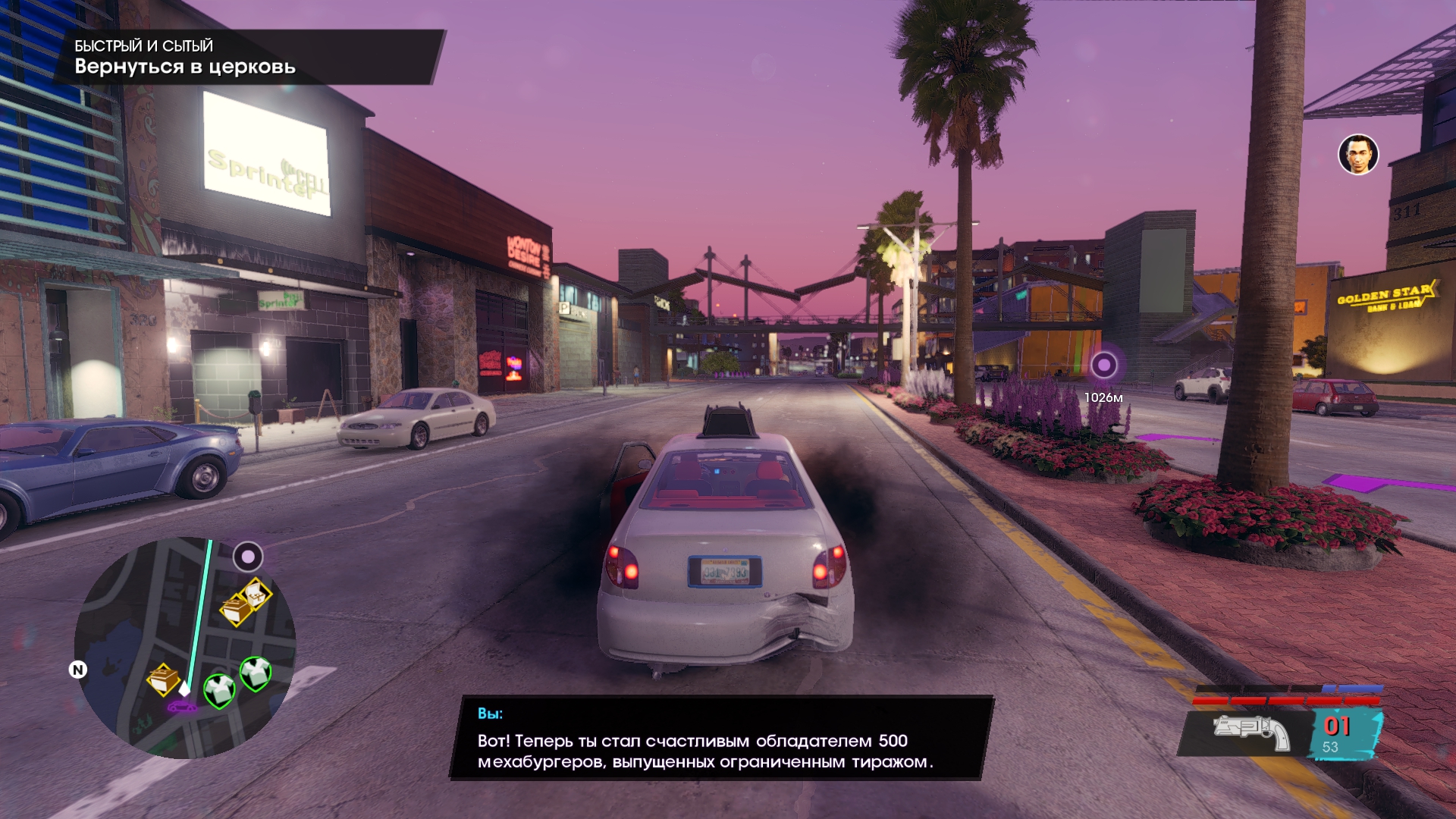This screenshot has height=819, width=1456.
Task: Select the companion portrait icon
Action: point(1357,155)
